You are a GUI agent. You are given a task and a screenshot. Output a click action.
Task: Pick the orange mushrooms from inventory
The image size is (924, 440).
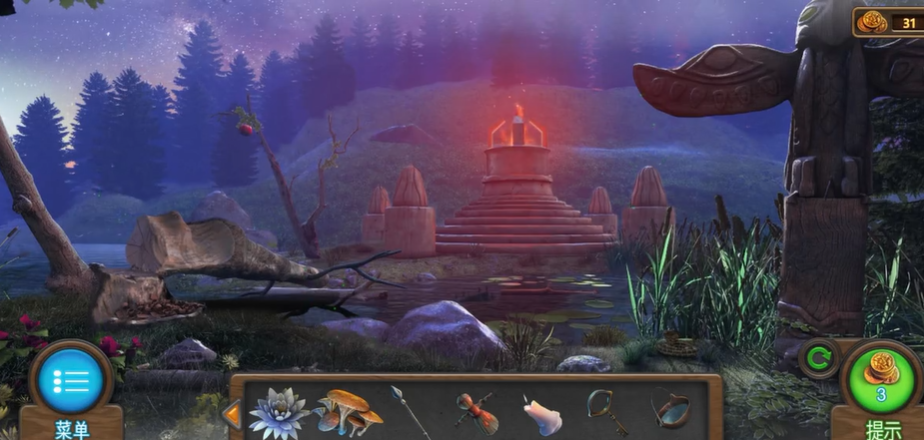pyautogui.click(x=347, y=411)
